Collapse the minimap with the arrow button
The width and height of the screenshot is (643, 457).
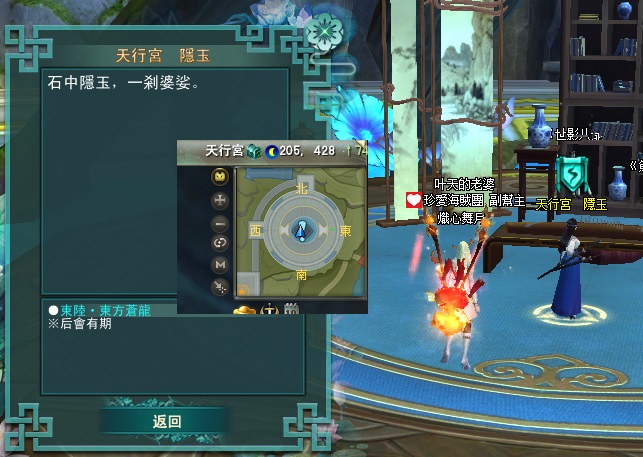220,286
